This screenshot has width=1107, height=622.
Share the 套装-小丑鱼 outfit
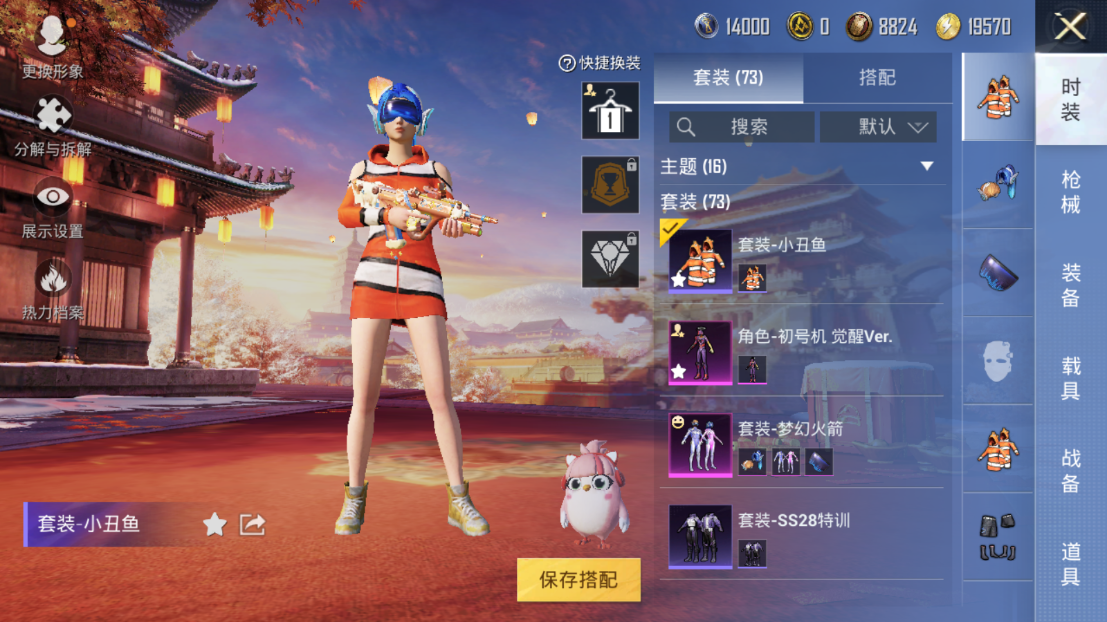(252, 524)
